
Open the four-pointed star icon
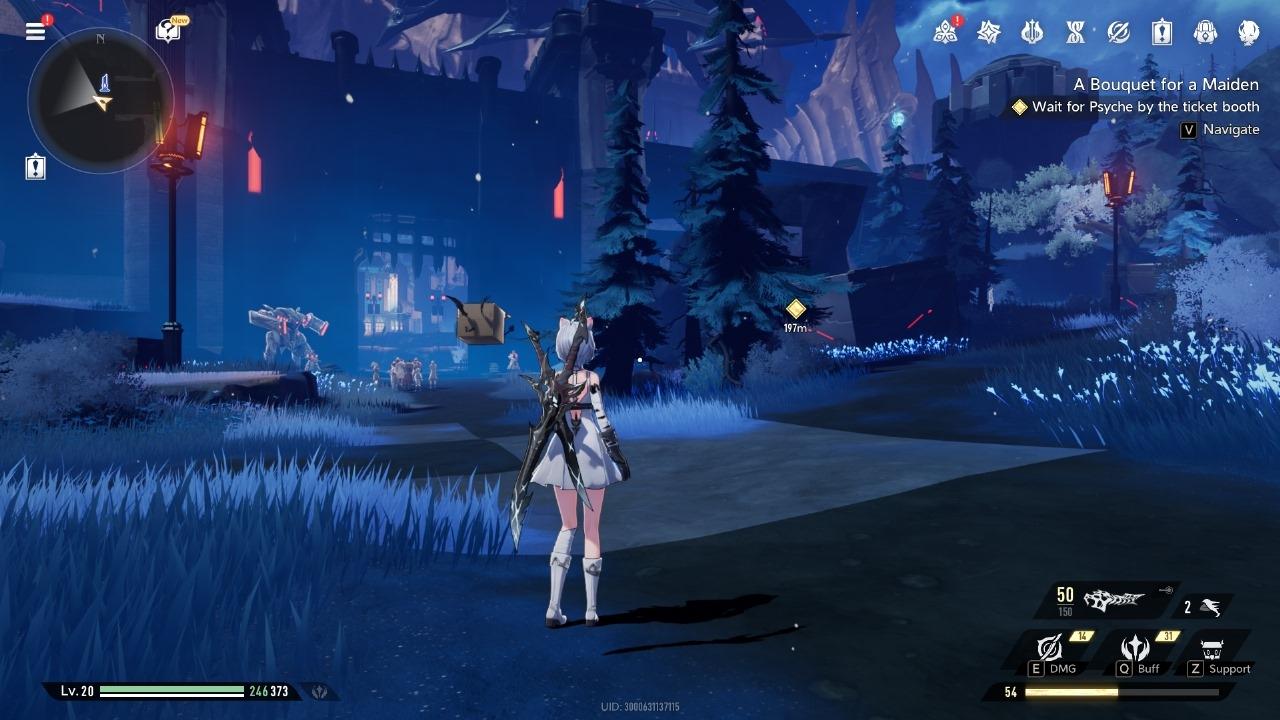[x=989, y=32]
